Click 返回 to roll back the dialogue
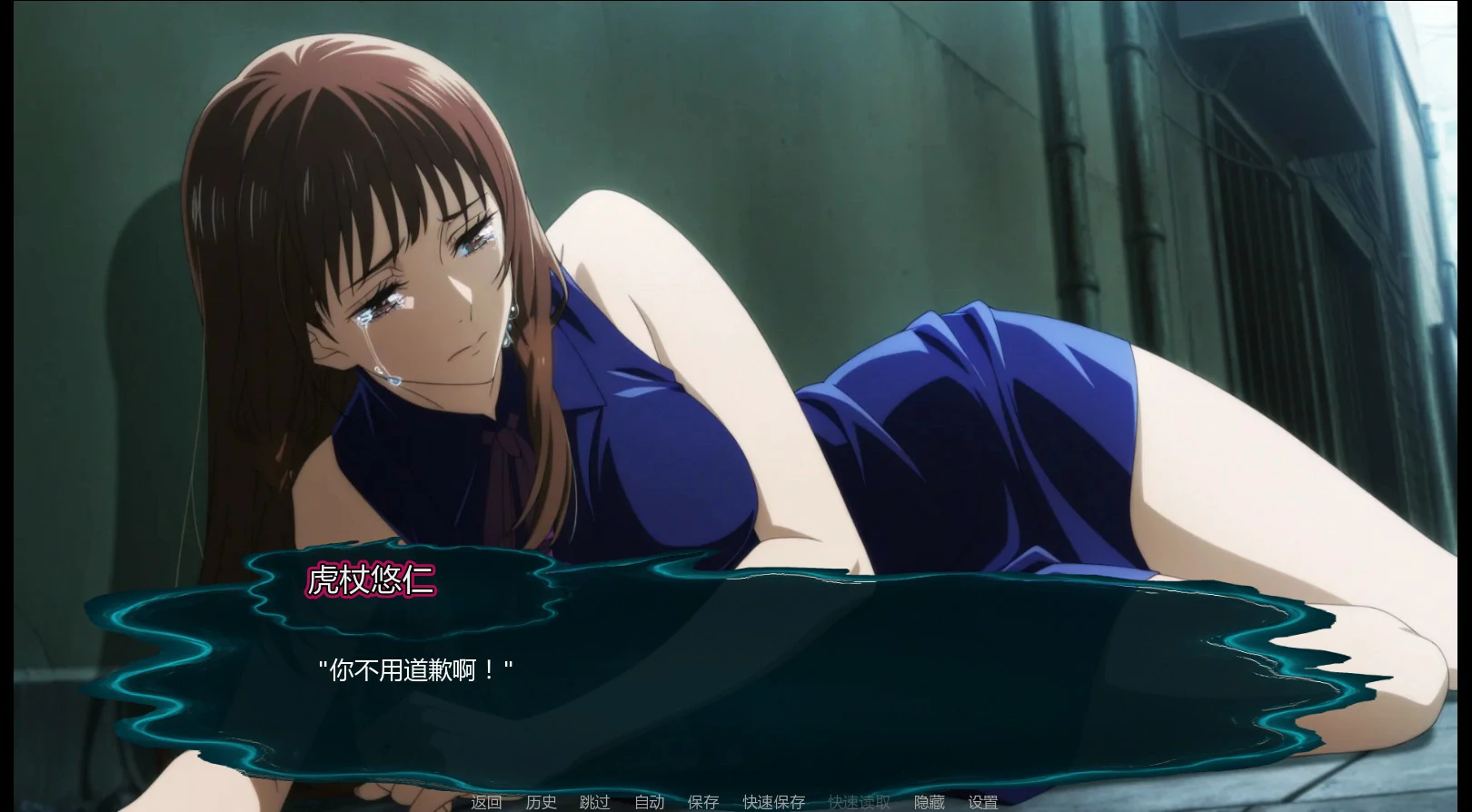Image resolution: width=1472 pixels, height=812 pixels. coord(486,803)
